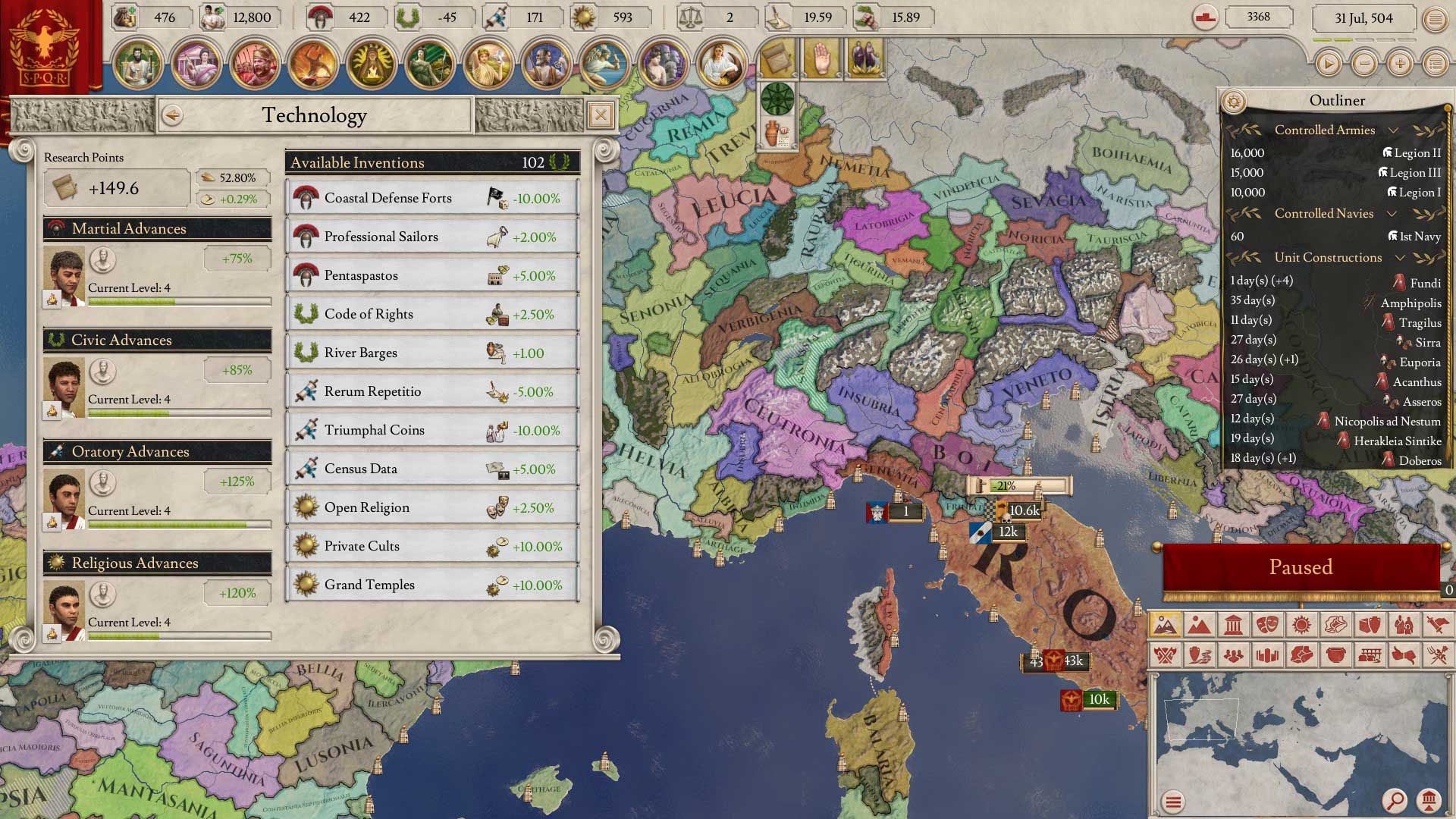Unpause using the play speed button
The height and width of the screenshot is (819, 1456).
1328,64
